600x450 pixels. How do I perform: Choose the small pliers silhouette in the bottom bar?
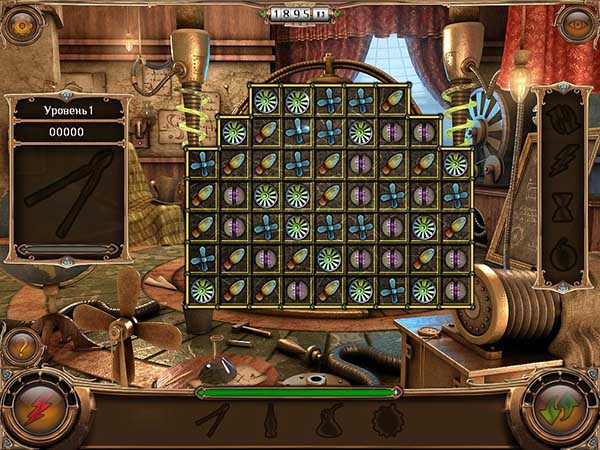(x=213, y=420)
